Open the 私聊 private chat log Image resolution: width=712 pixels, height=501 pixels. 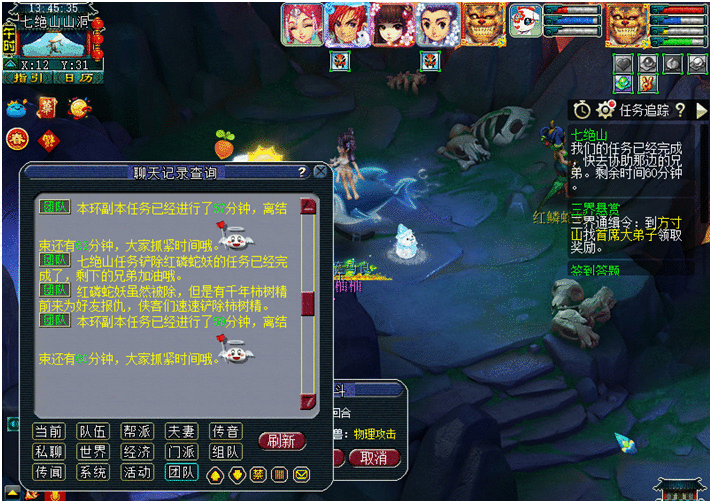(x=47, y=451)
